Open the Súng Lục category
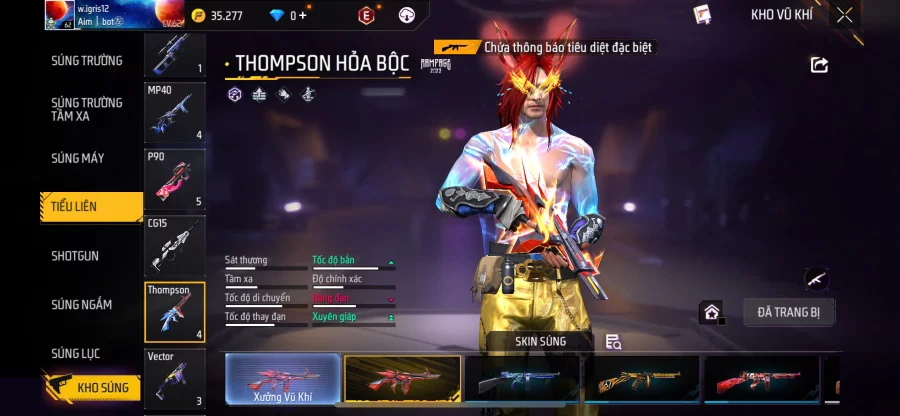900x416 pixels. tap(77, 353)
